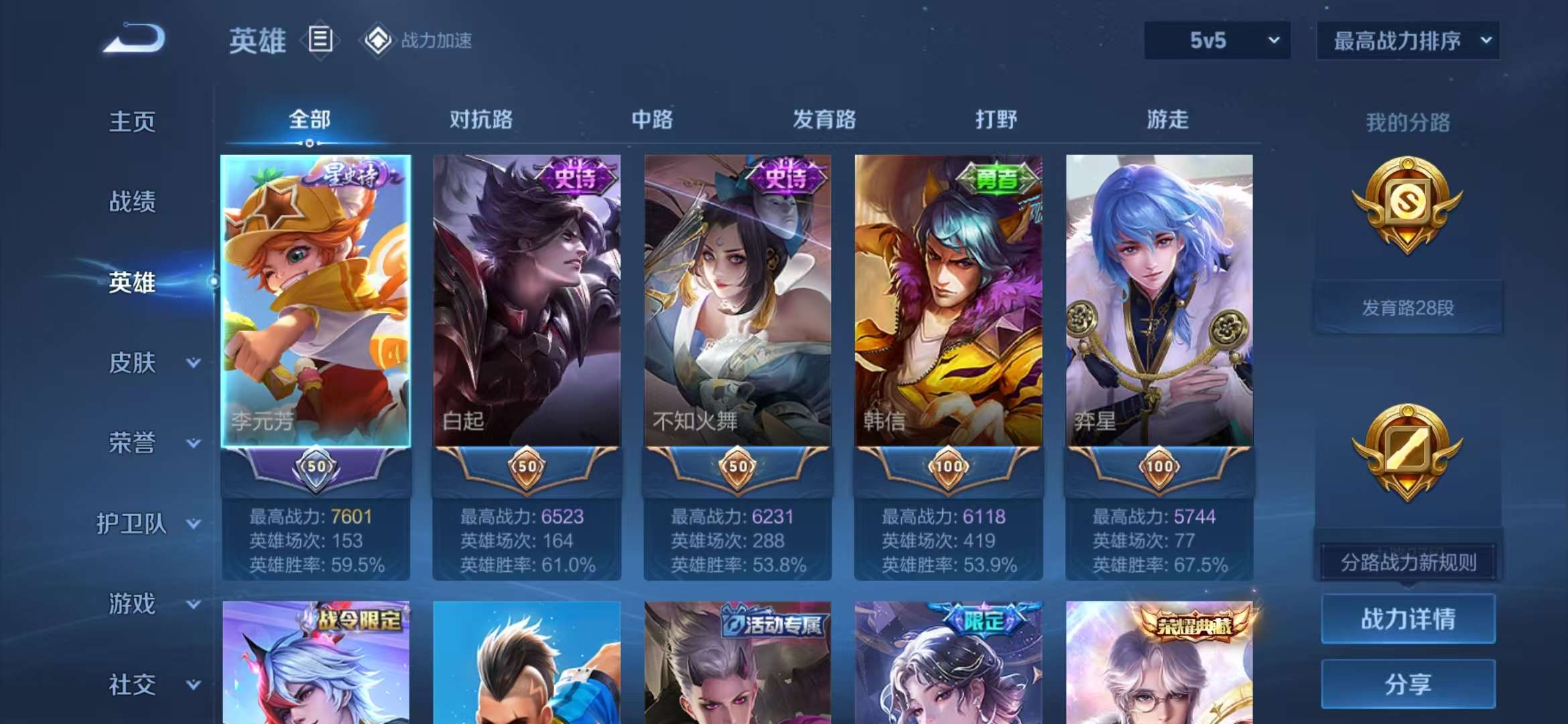Click the 战力详情 button
1568x724 pixels.
coord(1409,620)
